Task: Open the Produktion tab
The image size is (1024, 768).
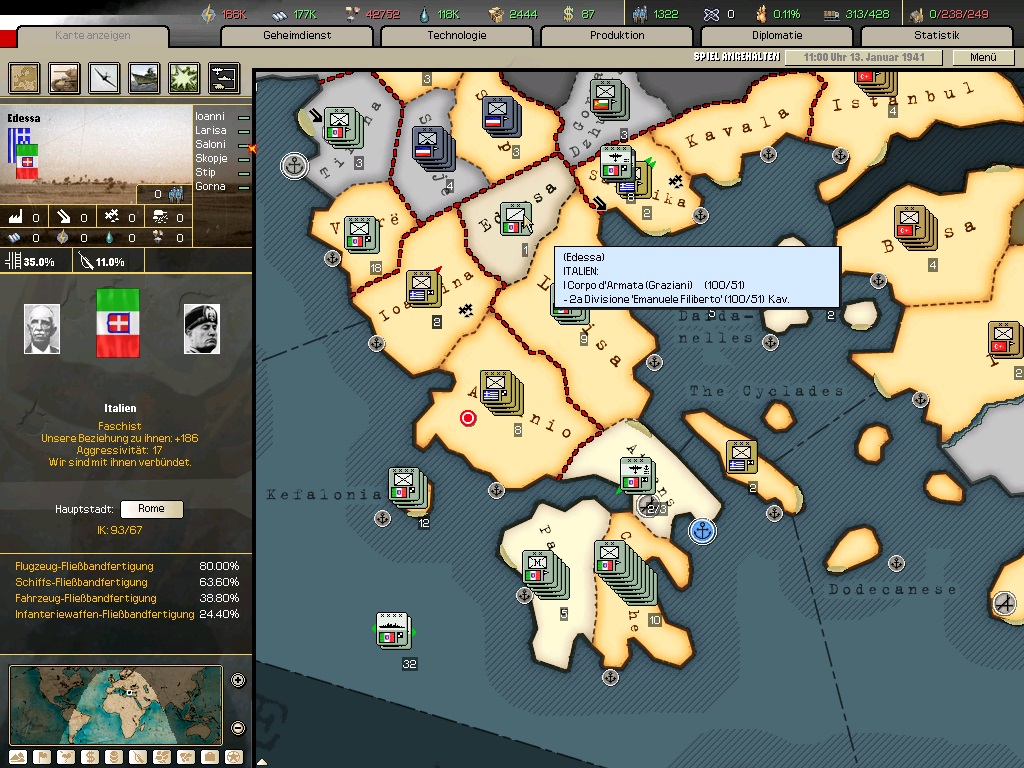Action: pyautogui.click(x=617, y=36)
